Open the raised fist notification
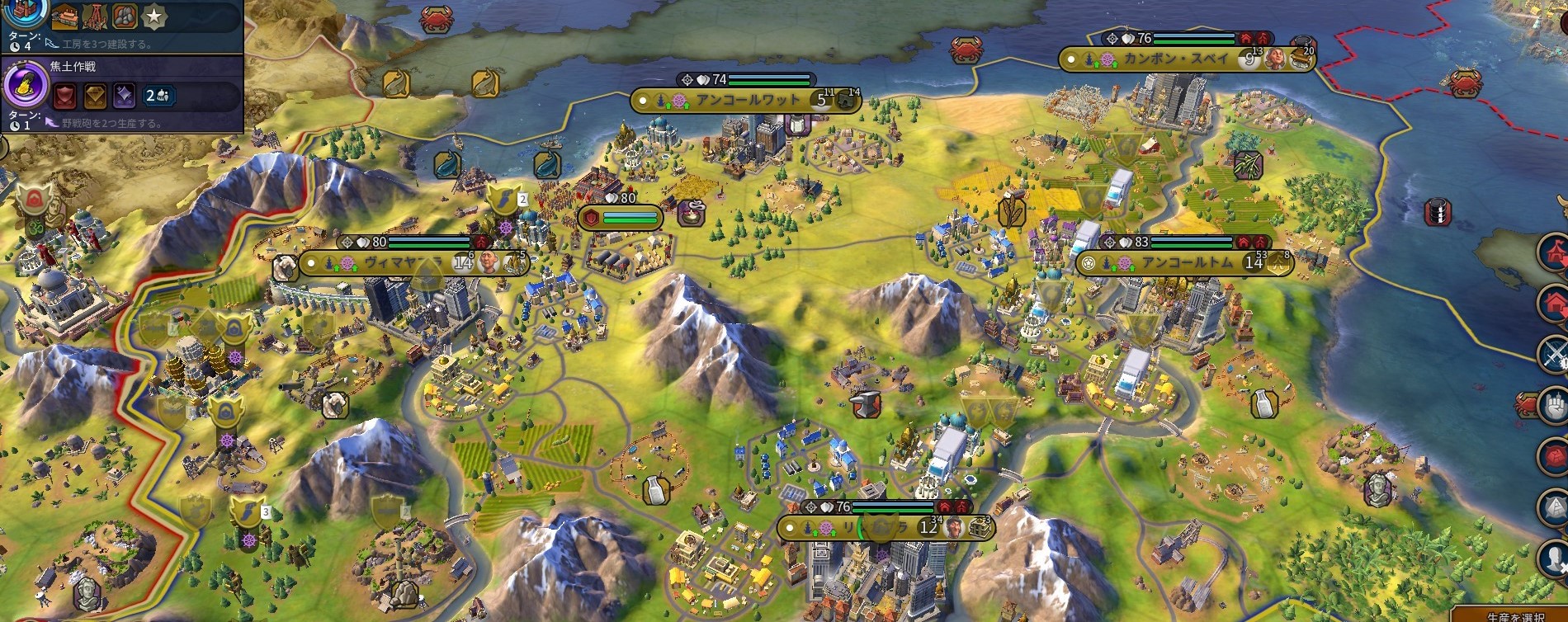The width and height of the screenshot is (1568, 622). [x=1555, y=405]
